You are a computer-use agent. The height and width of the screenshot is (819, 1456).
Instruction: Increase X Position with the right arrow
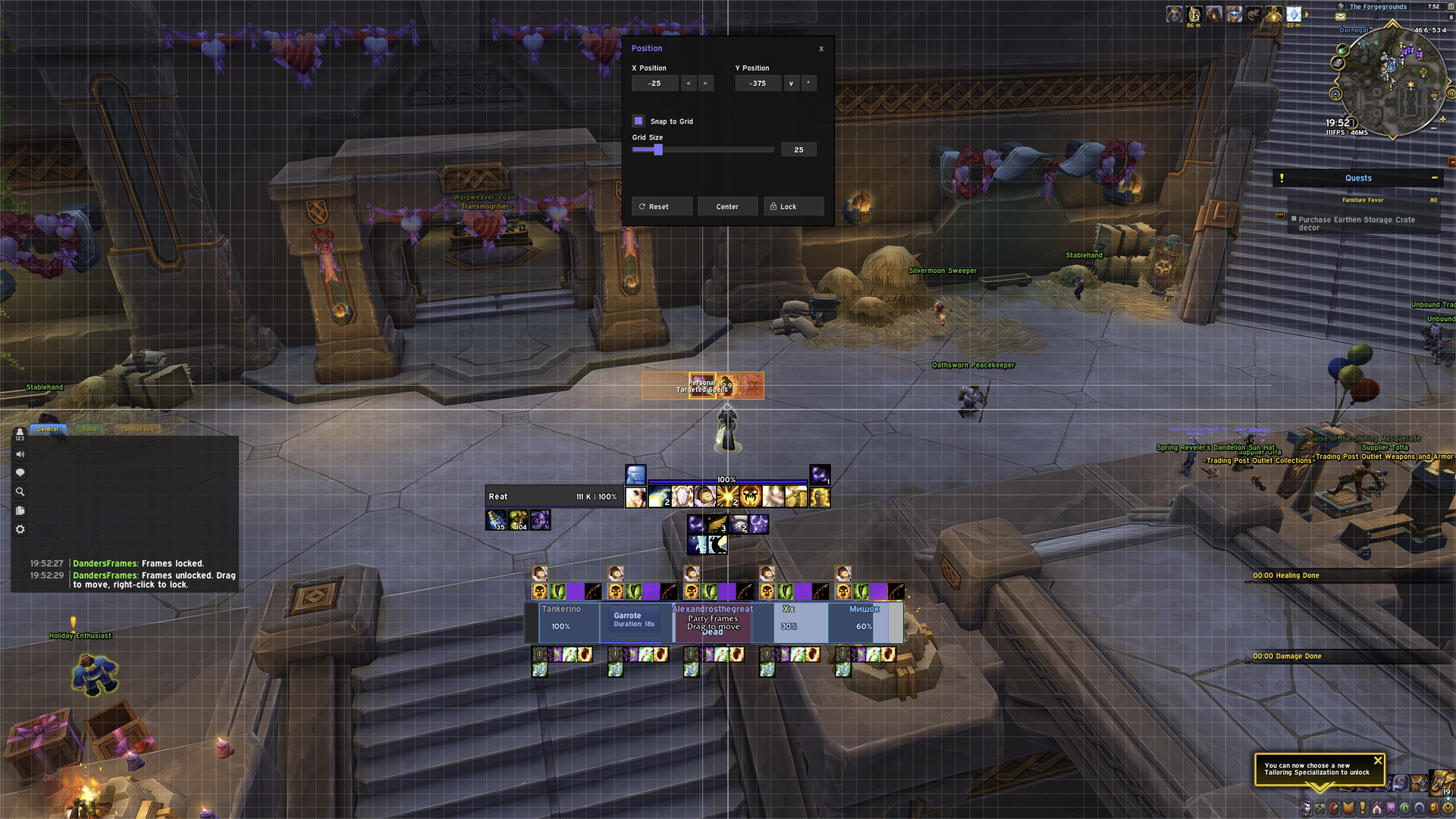pyautogui.click(x=705, y=83)
